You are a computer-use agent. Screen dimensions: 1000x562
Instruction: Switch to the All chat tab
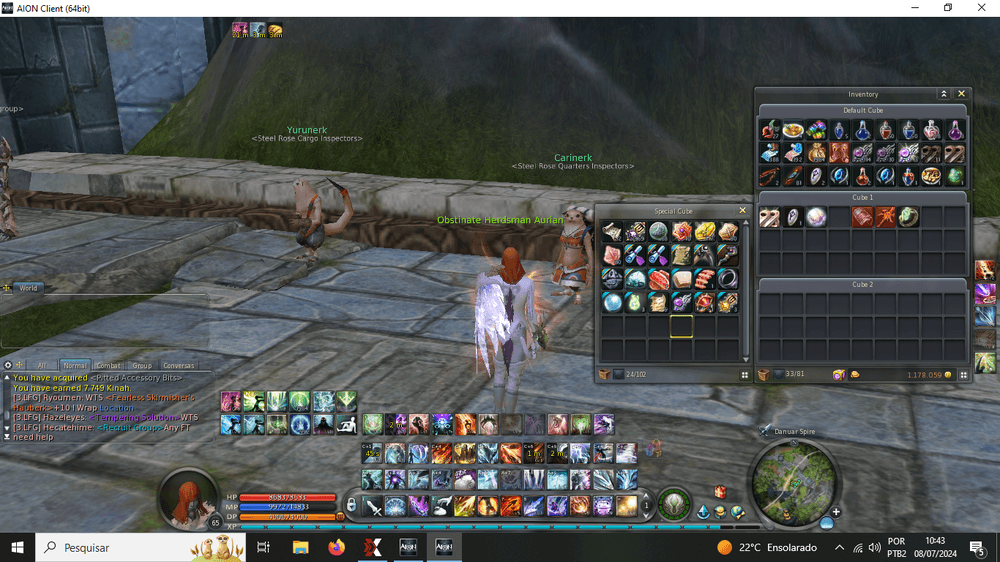[41, 366]
